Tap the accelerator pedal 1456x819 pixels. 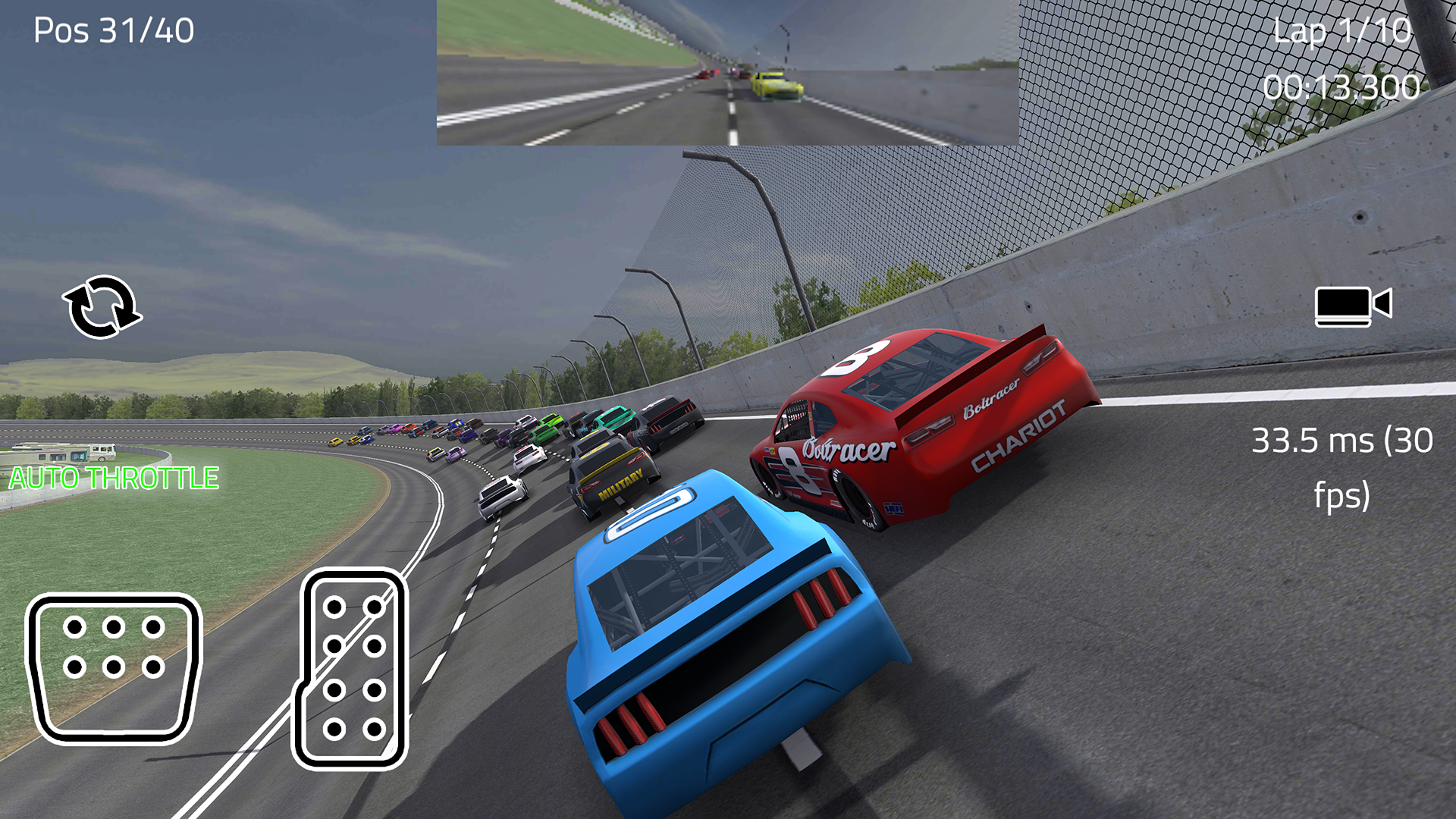tap(351, 669)
